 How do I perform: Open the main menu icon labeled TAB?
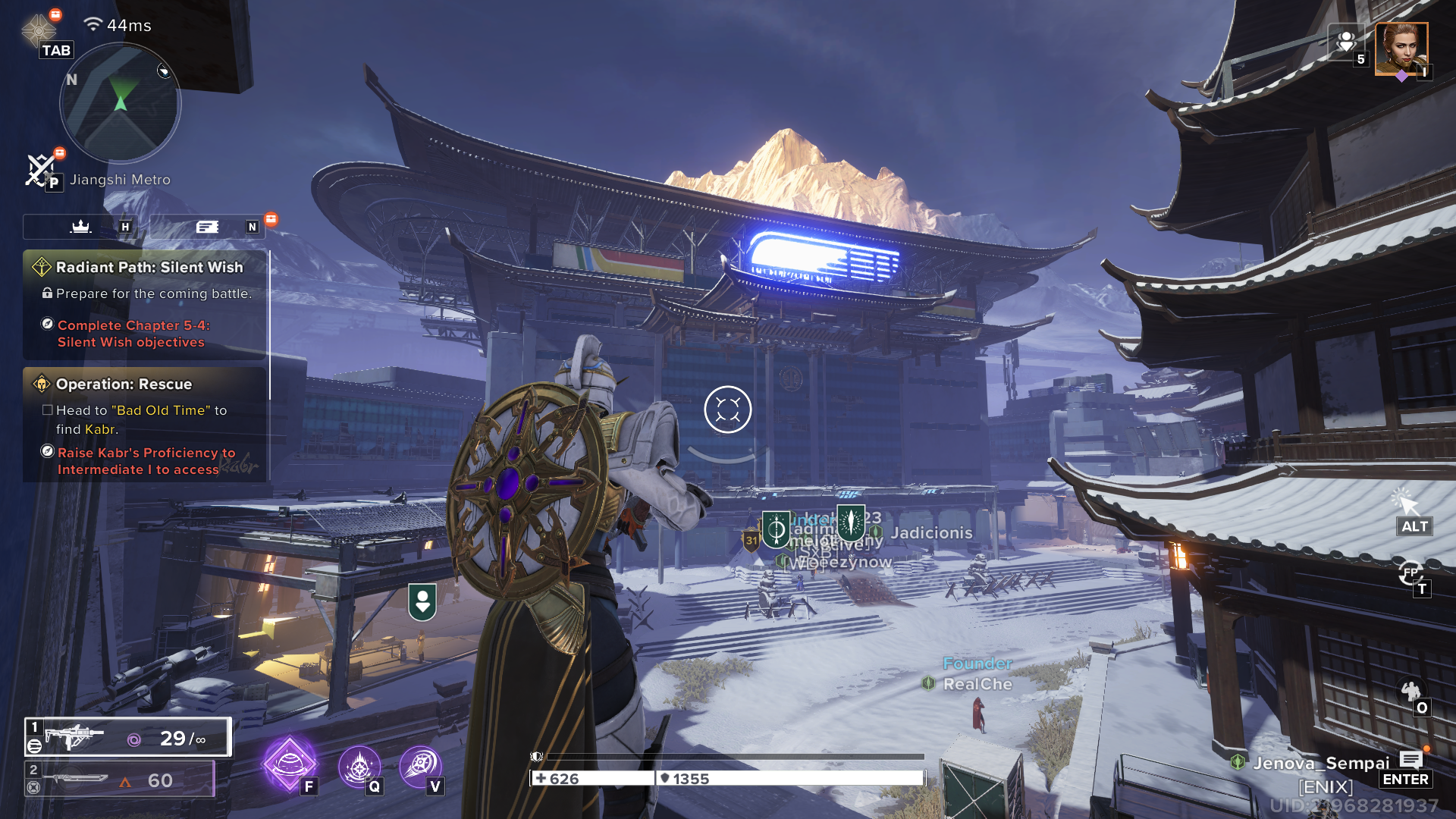pyautogui.click(x=39, y=30)
